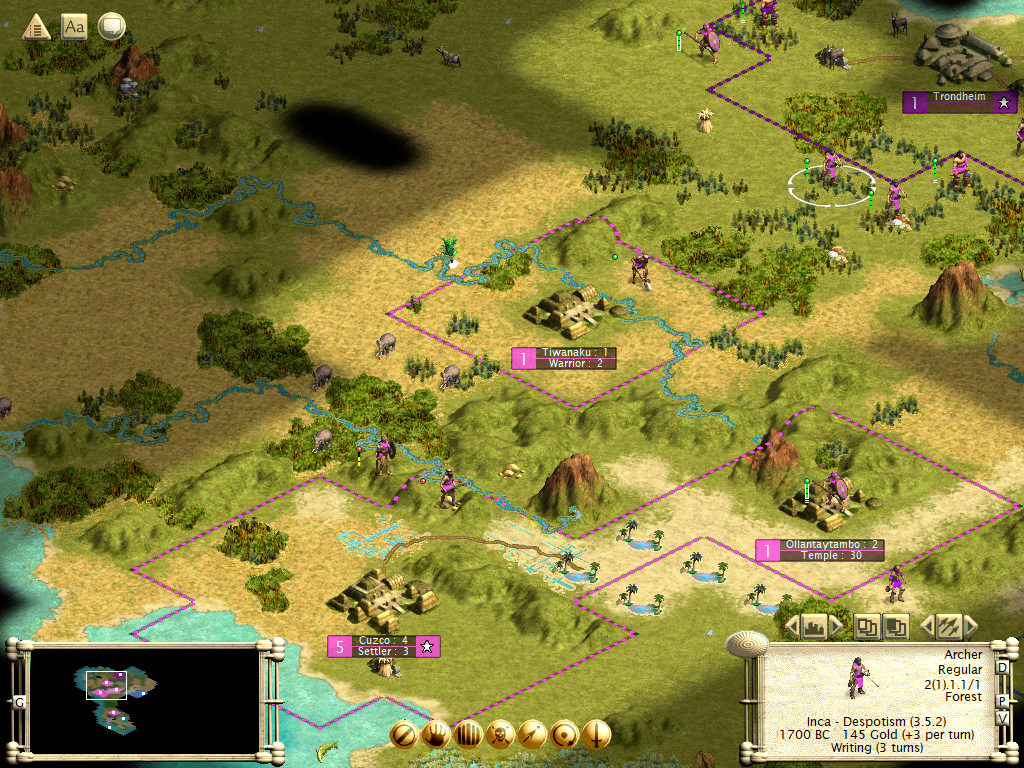This screenshot has width=1024, height=768.
Task: Select the round shield unit action
Action: tap(564, 735)
